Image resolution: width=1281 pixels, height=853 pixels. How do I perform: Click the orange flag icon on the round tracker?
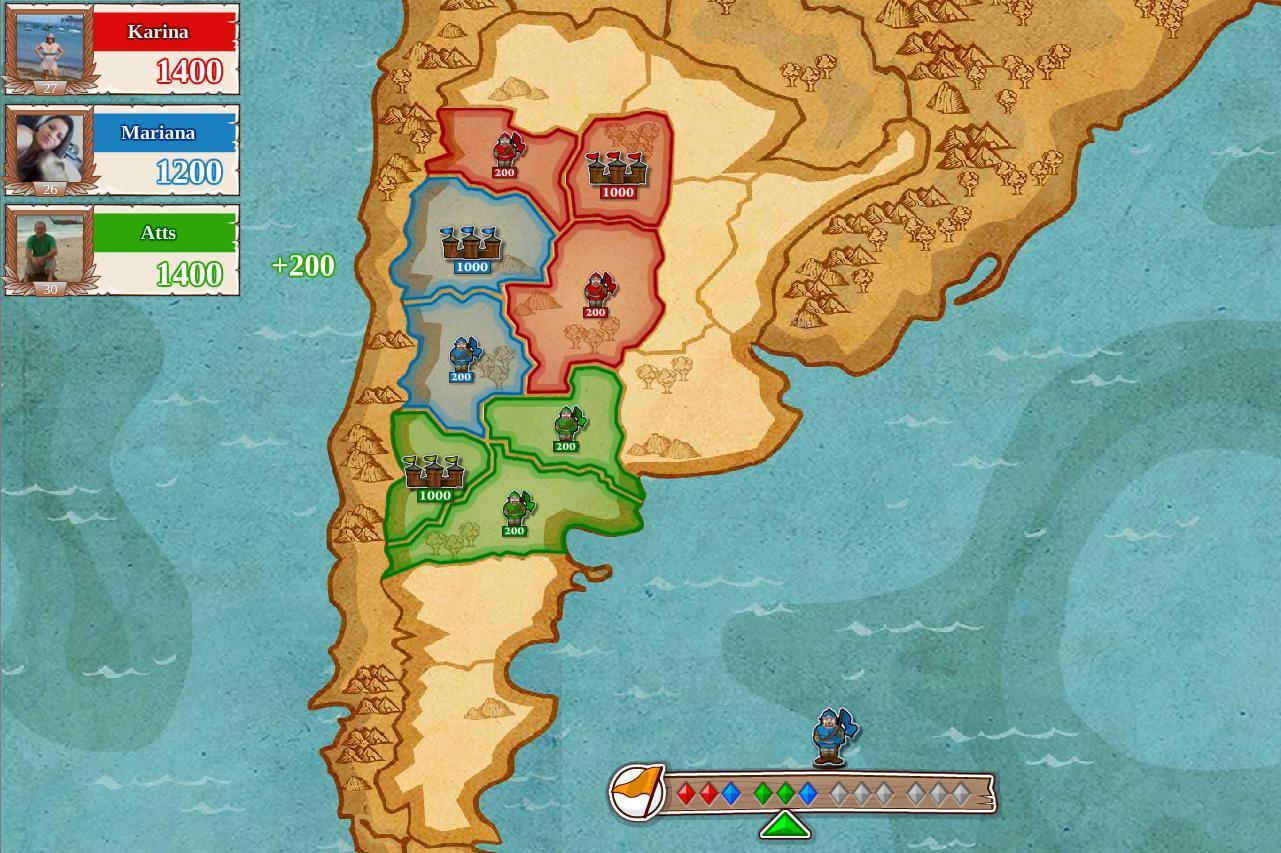coord(638,791)
